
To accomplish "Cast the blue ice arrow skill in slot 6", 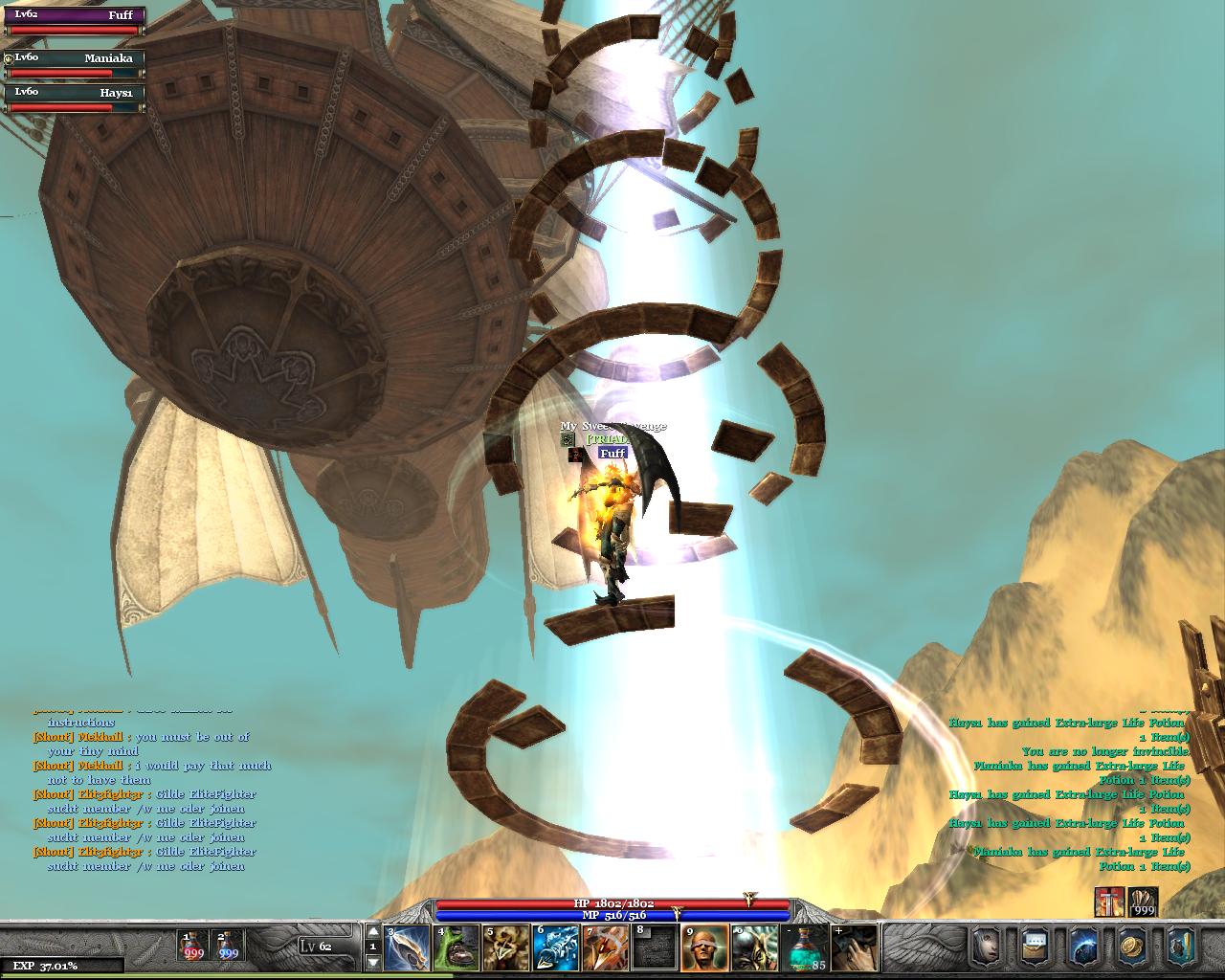I will [x=556, y=947].
